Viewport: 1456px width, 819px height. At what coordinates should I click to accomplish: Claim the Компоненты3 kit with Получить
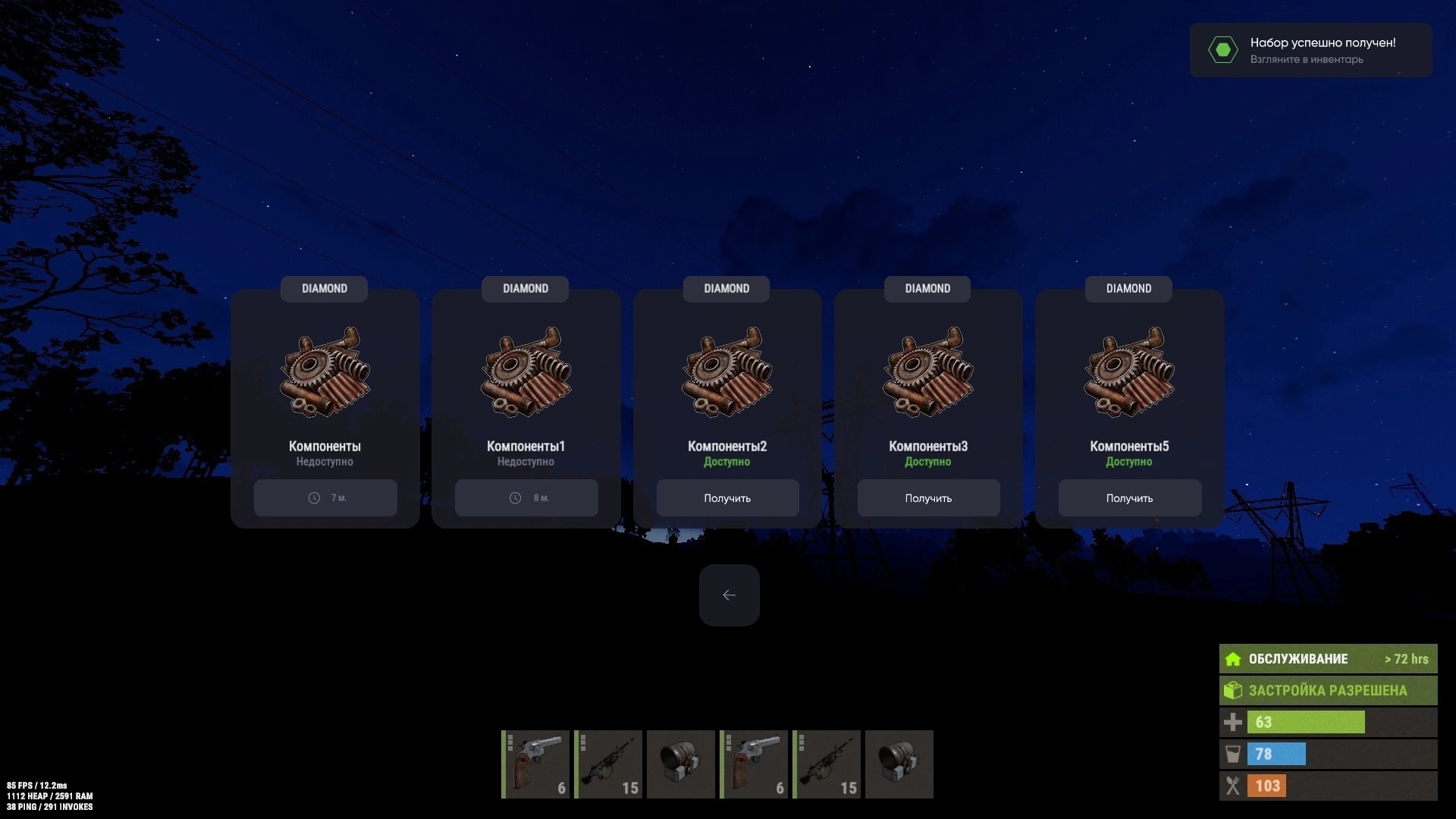tap(928, 498)
